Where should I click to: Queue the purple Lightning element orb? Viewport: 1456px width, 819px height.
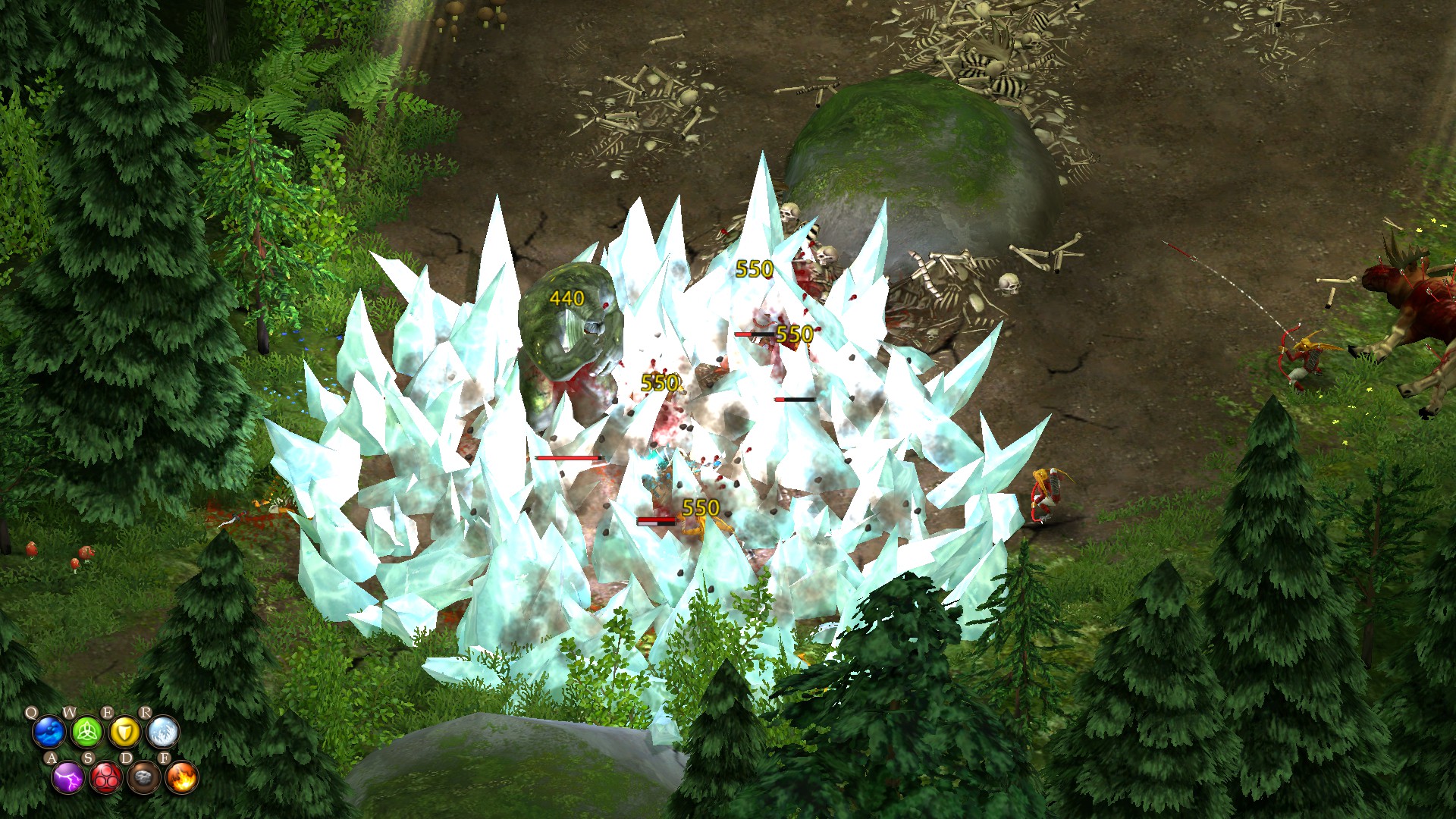coord(67,777)
